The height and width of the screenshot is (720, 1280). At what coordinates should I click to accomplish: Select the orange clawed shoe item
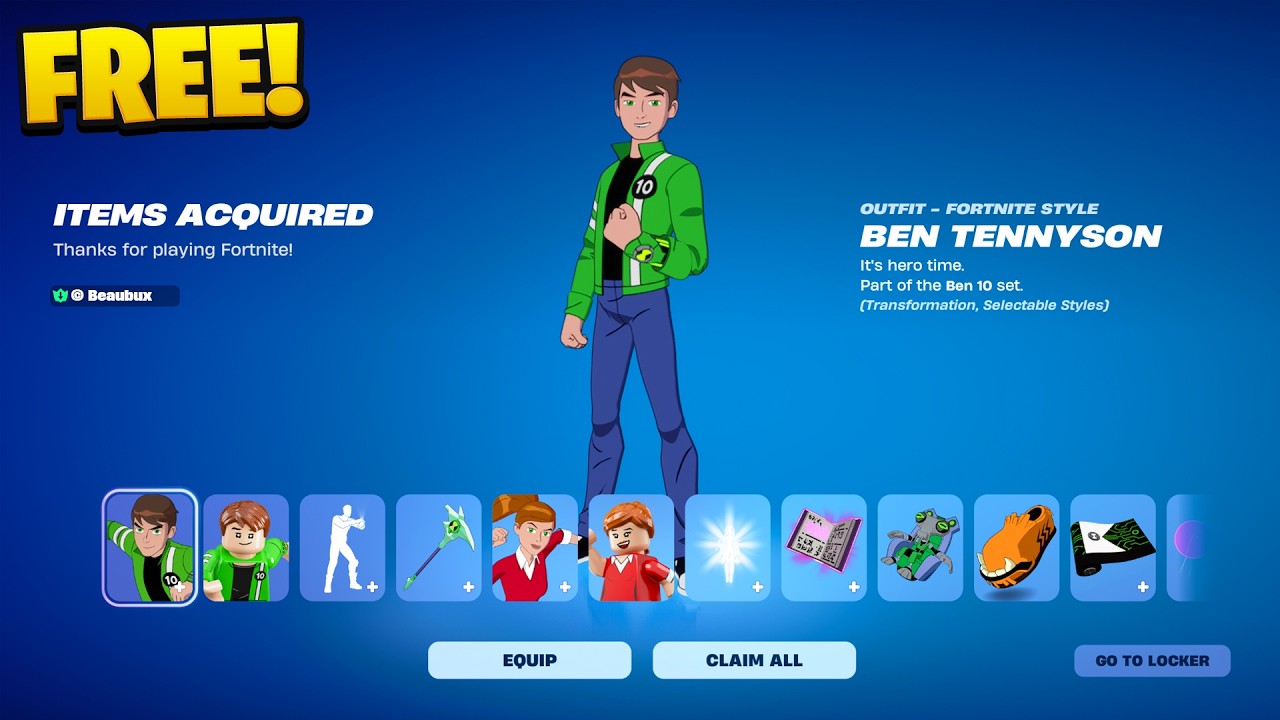click(x=1016, y=548)
